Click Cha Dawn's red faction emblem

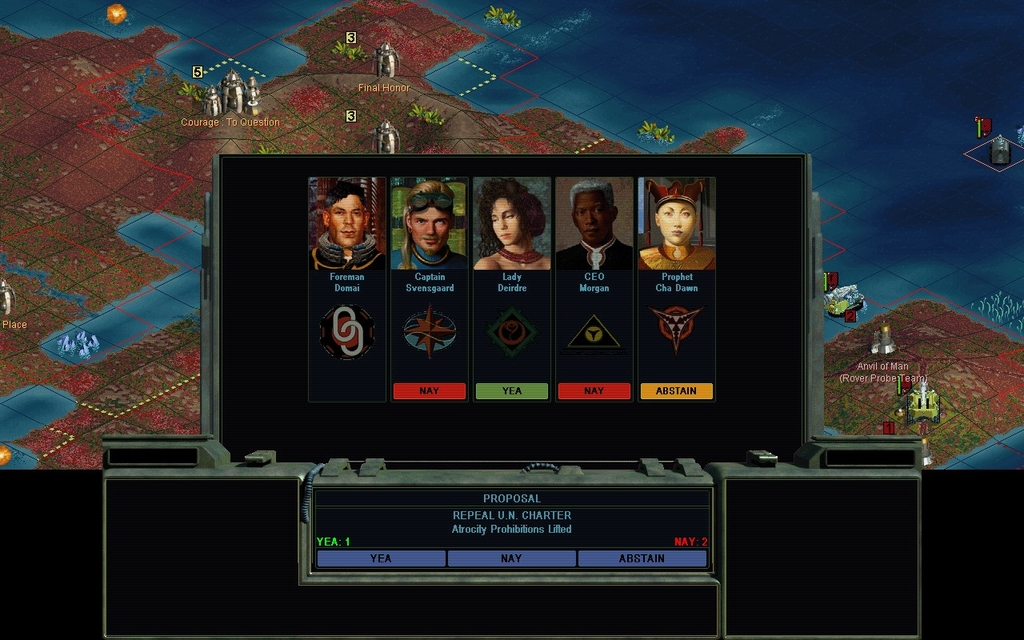(x=676, y=326)
